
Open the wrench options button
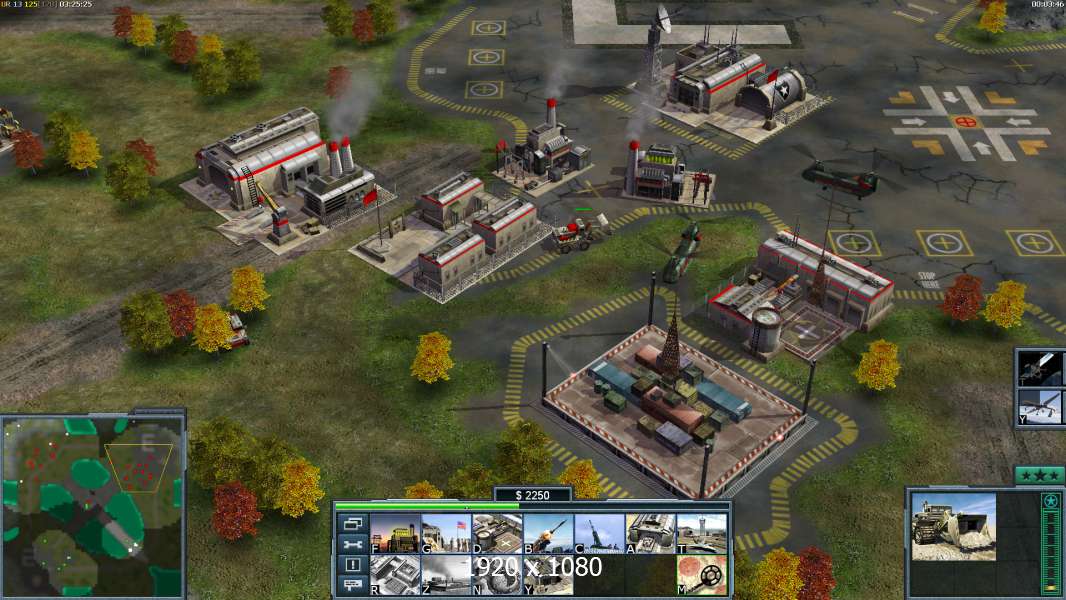click(x=353, y=544)
